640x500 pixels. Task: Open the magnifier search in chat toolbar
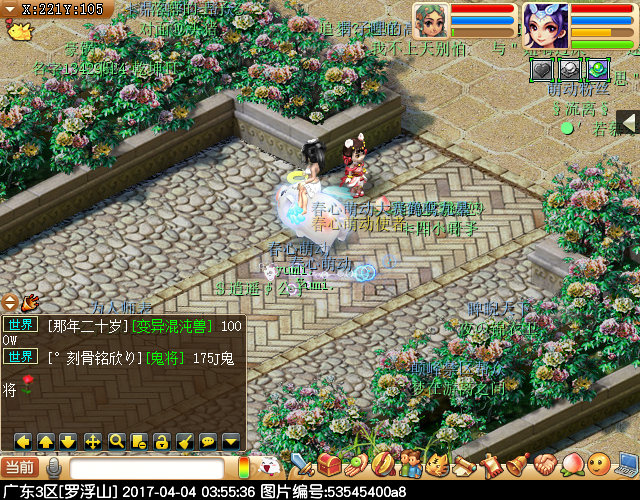point(116,440)
